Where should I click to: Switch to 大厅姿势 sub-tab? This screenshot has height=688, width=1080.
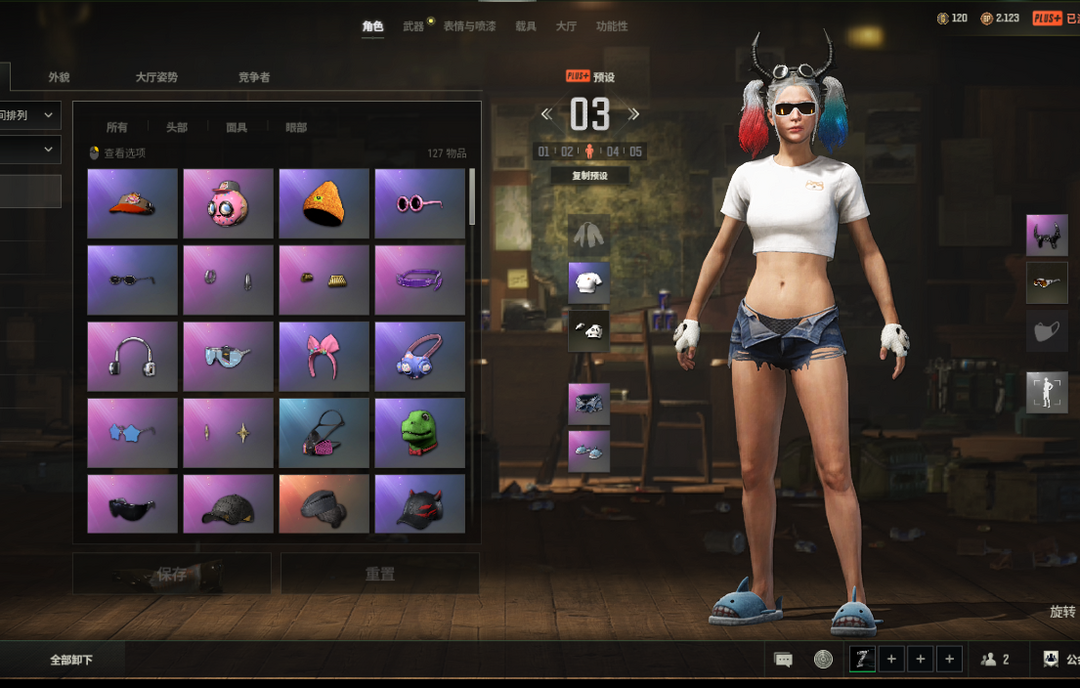coord(156,77)
